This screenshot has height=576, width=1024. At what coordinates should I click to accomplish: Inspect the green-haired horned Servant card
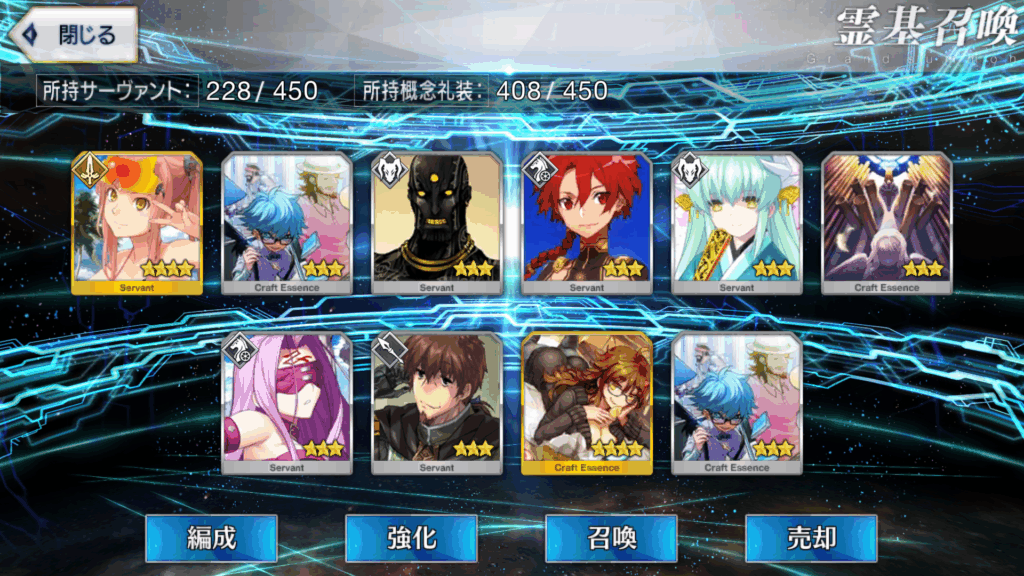737,222
